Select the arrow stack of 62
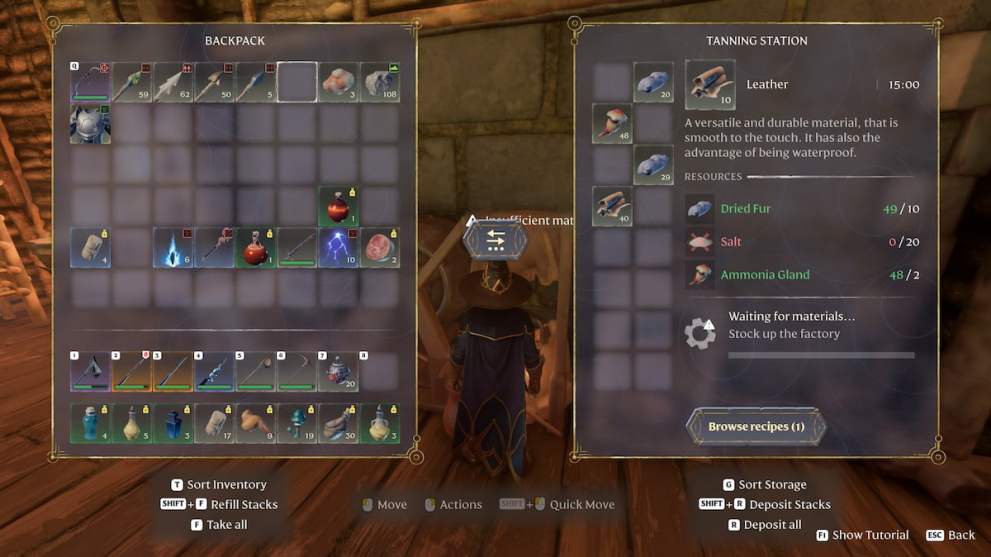The width and height of the screenshot is (991, 557). click(x=173, y=83)
